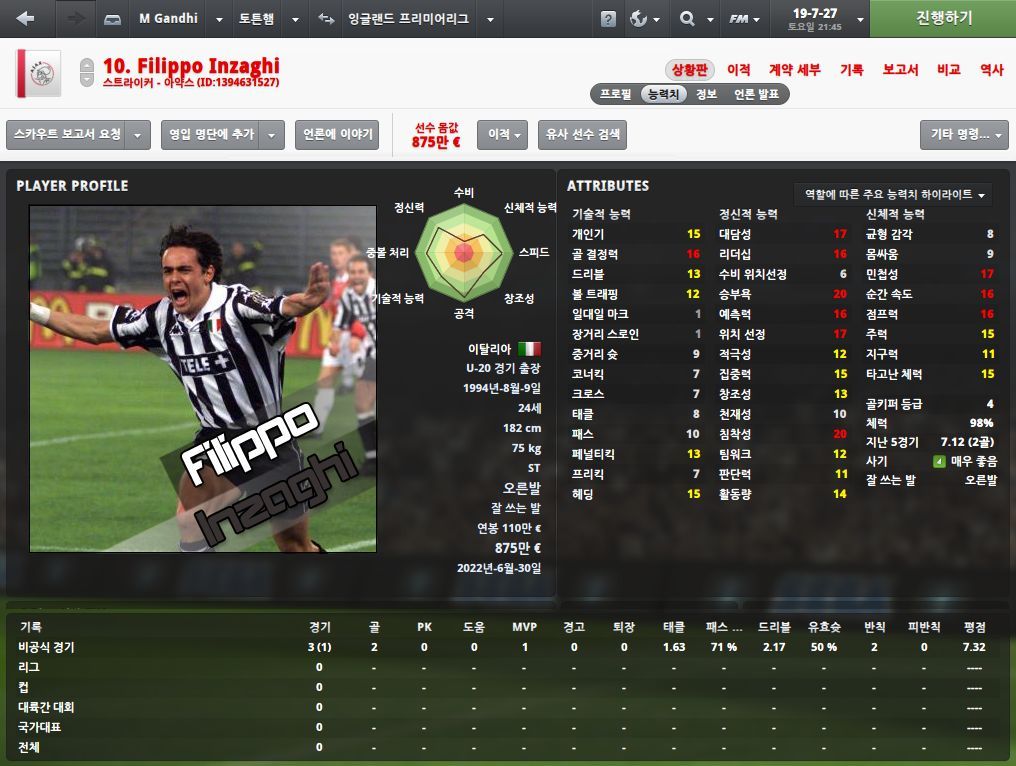The width and height of the screenshot is (1016, 766).
Task: Go back with the left arrow button
Action: tap(25, 19)
